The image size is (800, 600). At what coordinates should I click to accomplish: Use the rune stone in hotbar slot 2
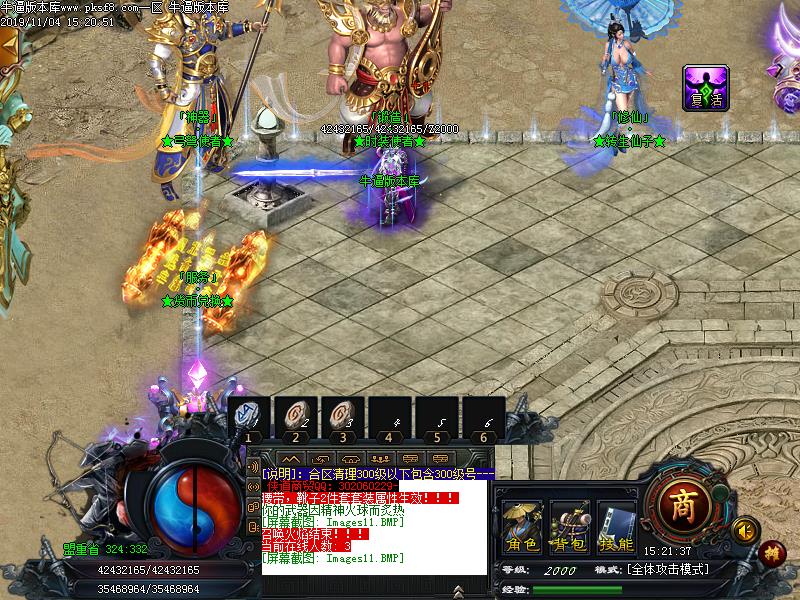pyautogui.click(x=296, y=418)
